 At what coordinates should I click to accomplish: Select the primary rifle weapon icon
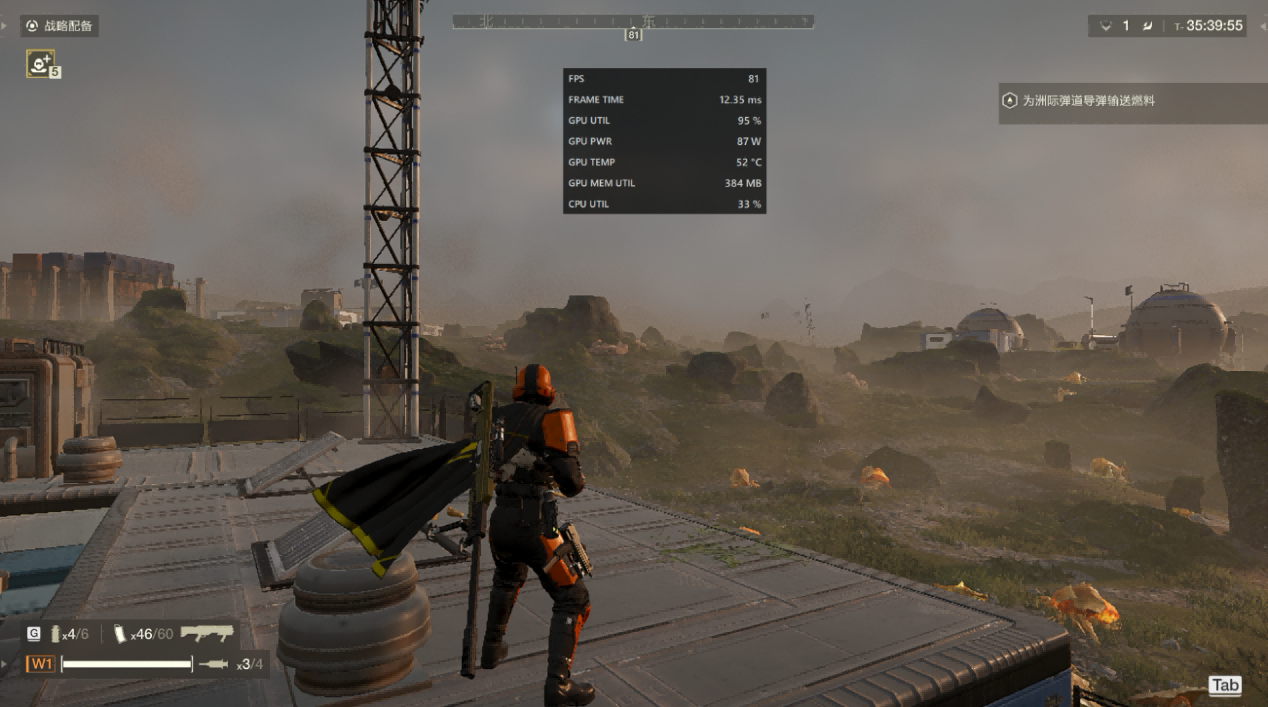coord(207,633)
